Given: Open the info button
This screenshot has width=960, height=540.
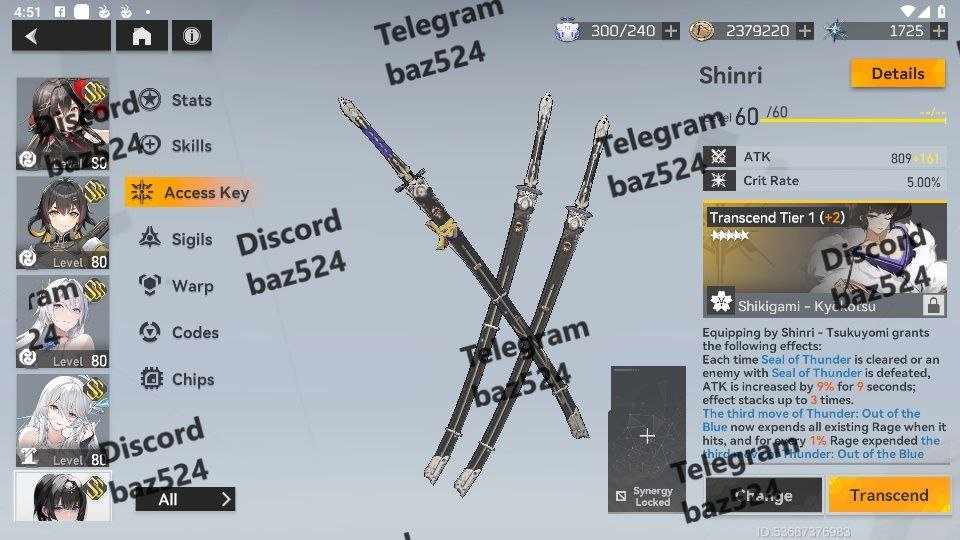Looking at the screenshot, I should coord(191,36).
